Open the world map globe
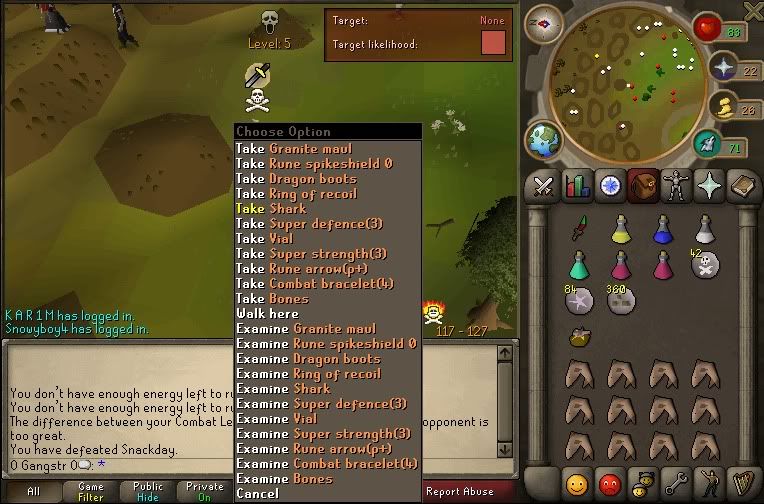Screen dimensions: 764x504 coord(546,141)
